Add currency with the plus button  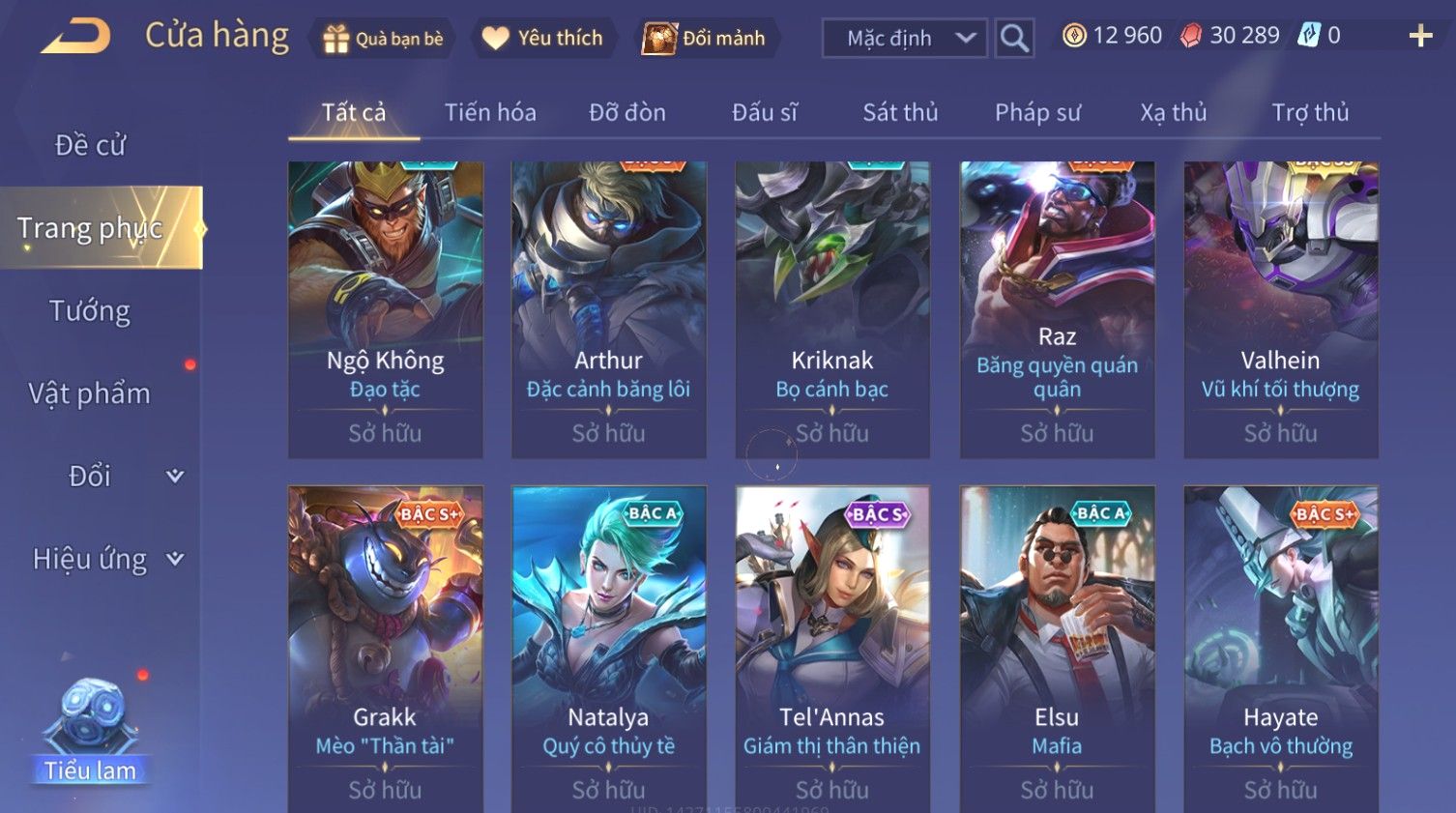tap(1420, 37)
